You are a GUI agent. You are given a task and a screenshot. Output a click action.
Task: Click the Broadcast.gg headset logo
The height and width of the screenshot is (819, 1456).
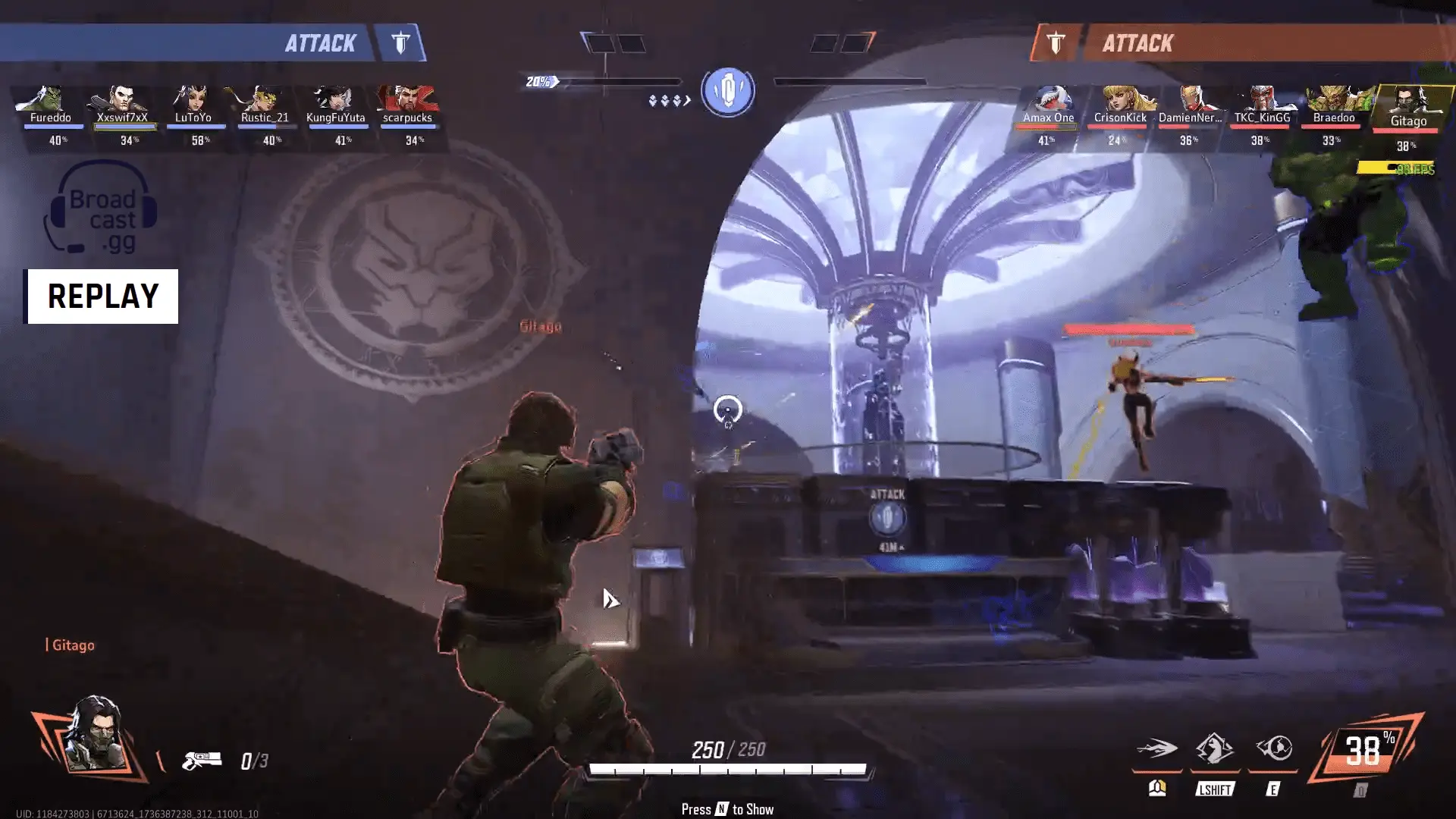pyautogui.click(x=101, y=209)
